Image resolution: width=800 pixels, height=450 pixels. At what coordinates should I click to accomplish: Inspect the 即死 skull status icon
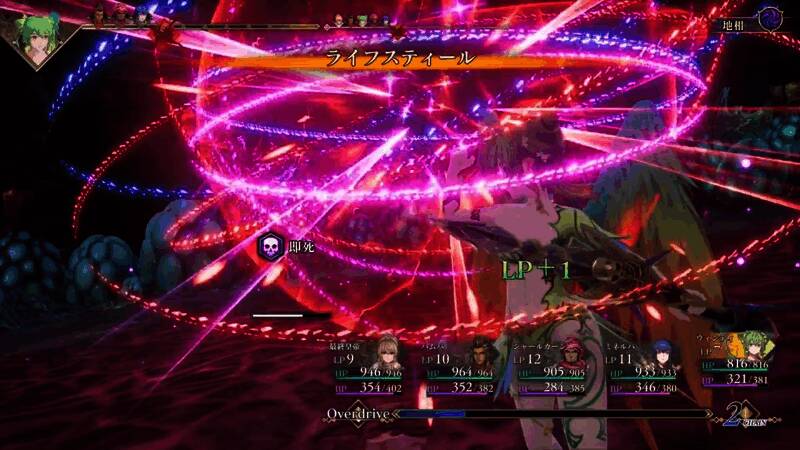click(x=269, y=246)
